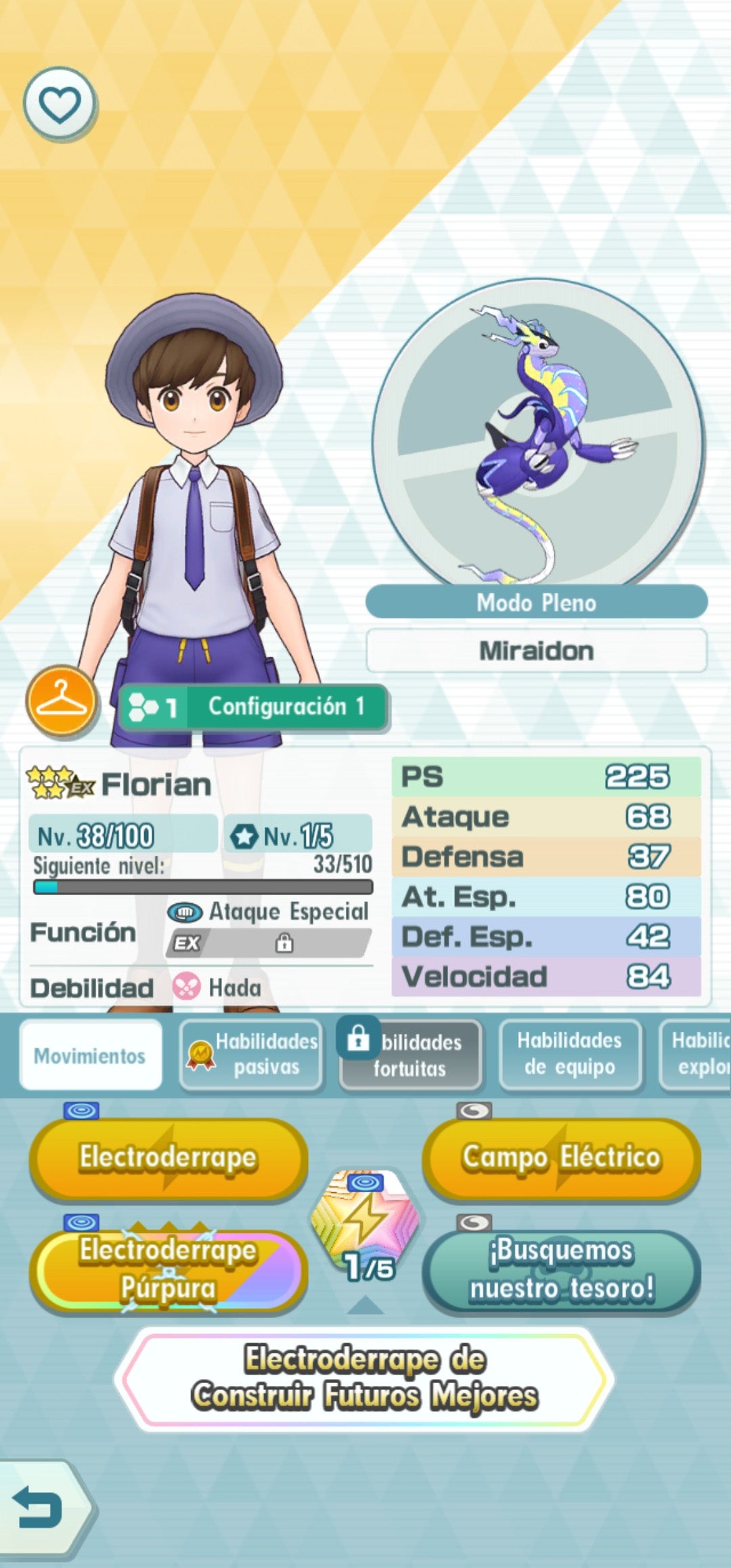Select the locked Habilidades fortuitas tab
The image size is (731, 1568).
pos(411,1055)
